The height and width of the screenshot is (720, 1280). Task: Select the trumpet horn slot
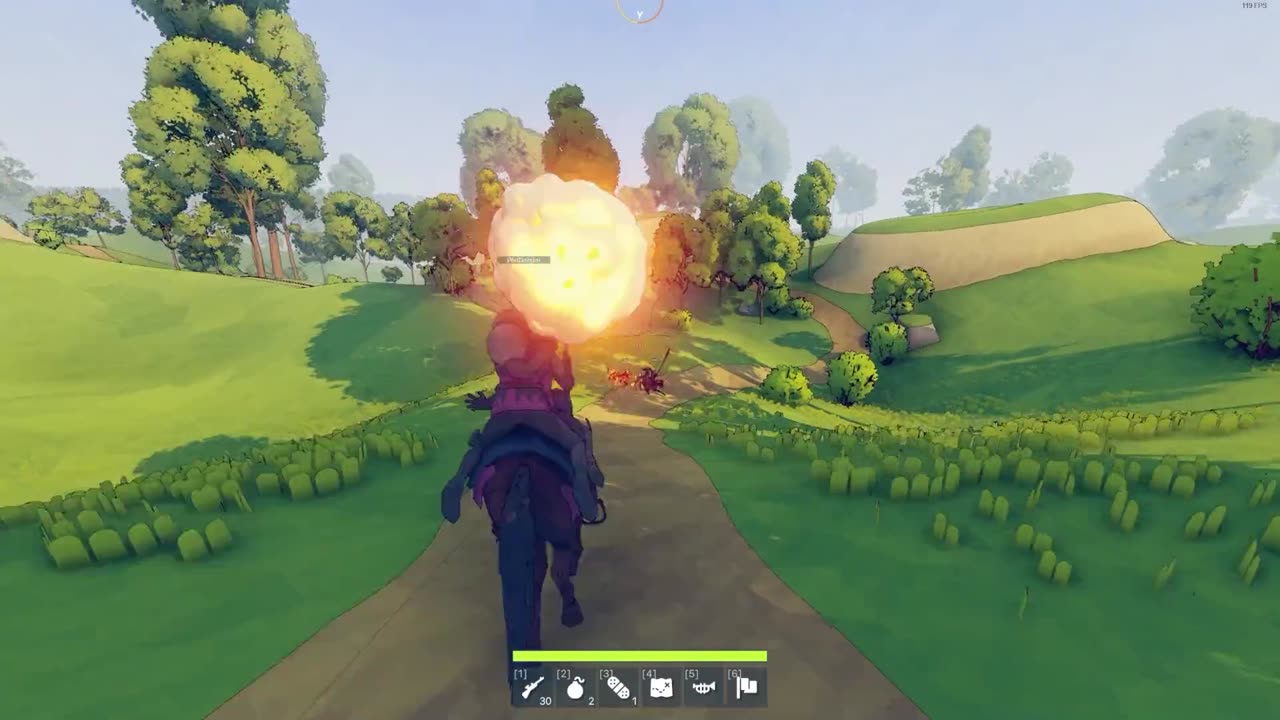coord(704,687)
